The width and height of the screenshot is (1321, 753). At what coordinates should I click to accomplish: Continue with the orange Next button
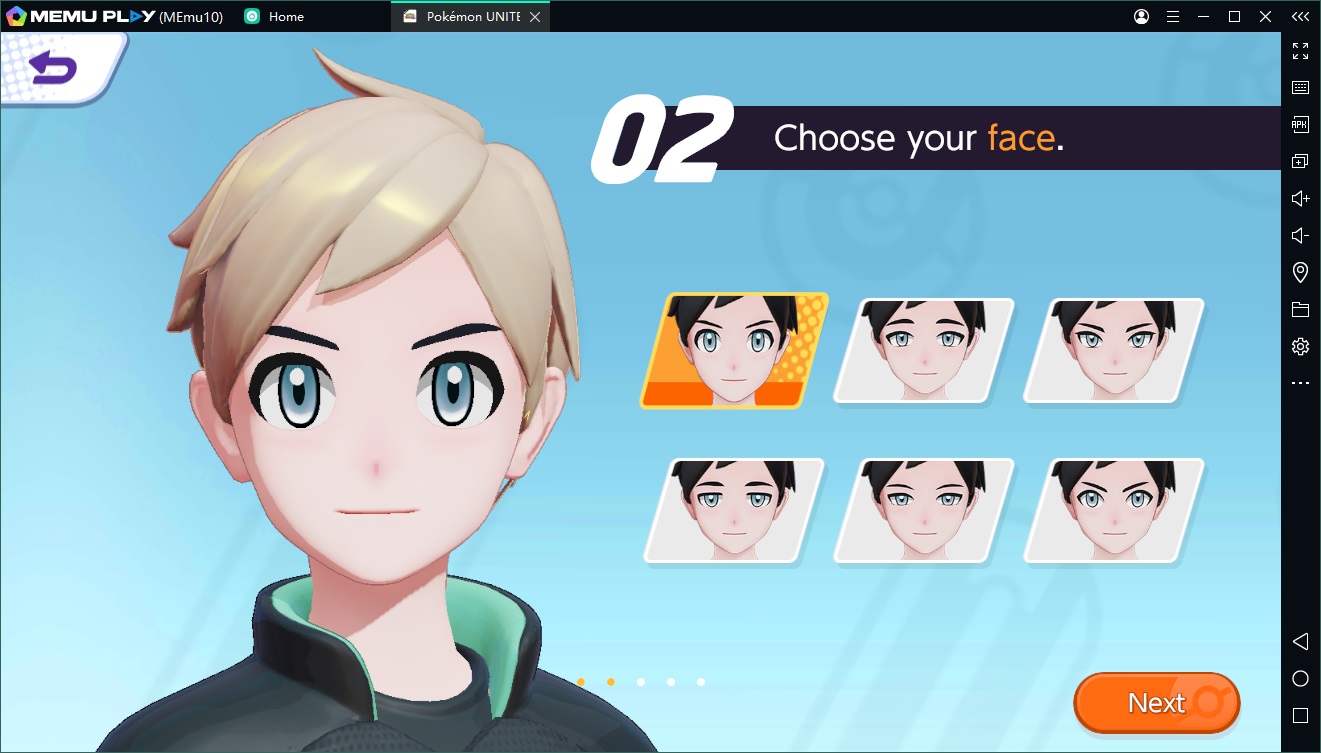pos(1156,703)
